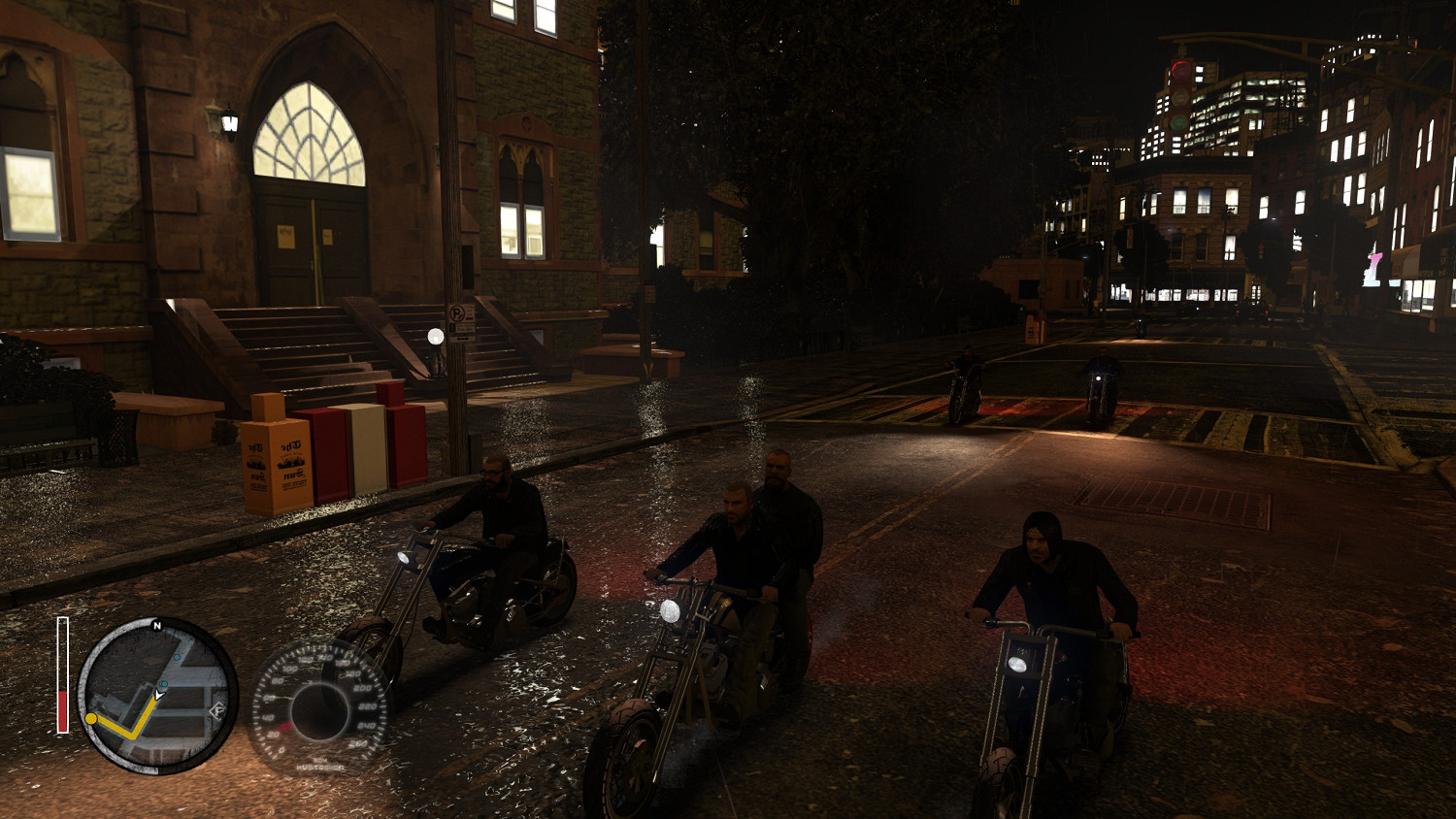The height and width of the screenshot is (819, 1456).
Task: Click the N compass marker on the radar
Action: click(x=156, y=626)
